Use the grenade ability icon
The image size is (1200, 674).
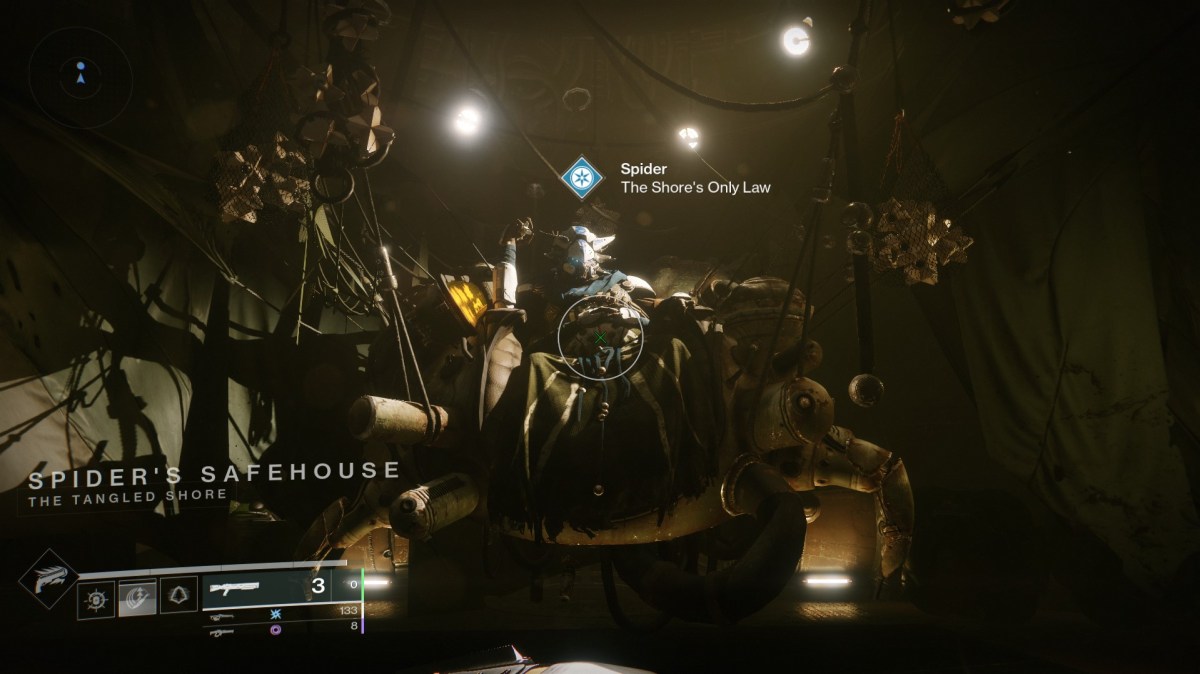(x=96, y=599)
